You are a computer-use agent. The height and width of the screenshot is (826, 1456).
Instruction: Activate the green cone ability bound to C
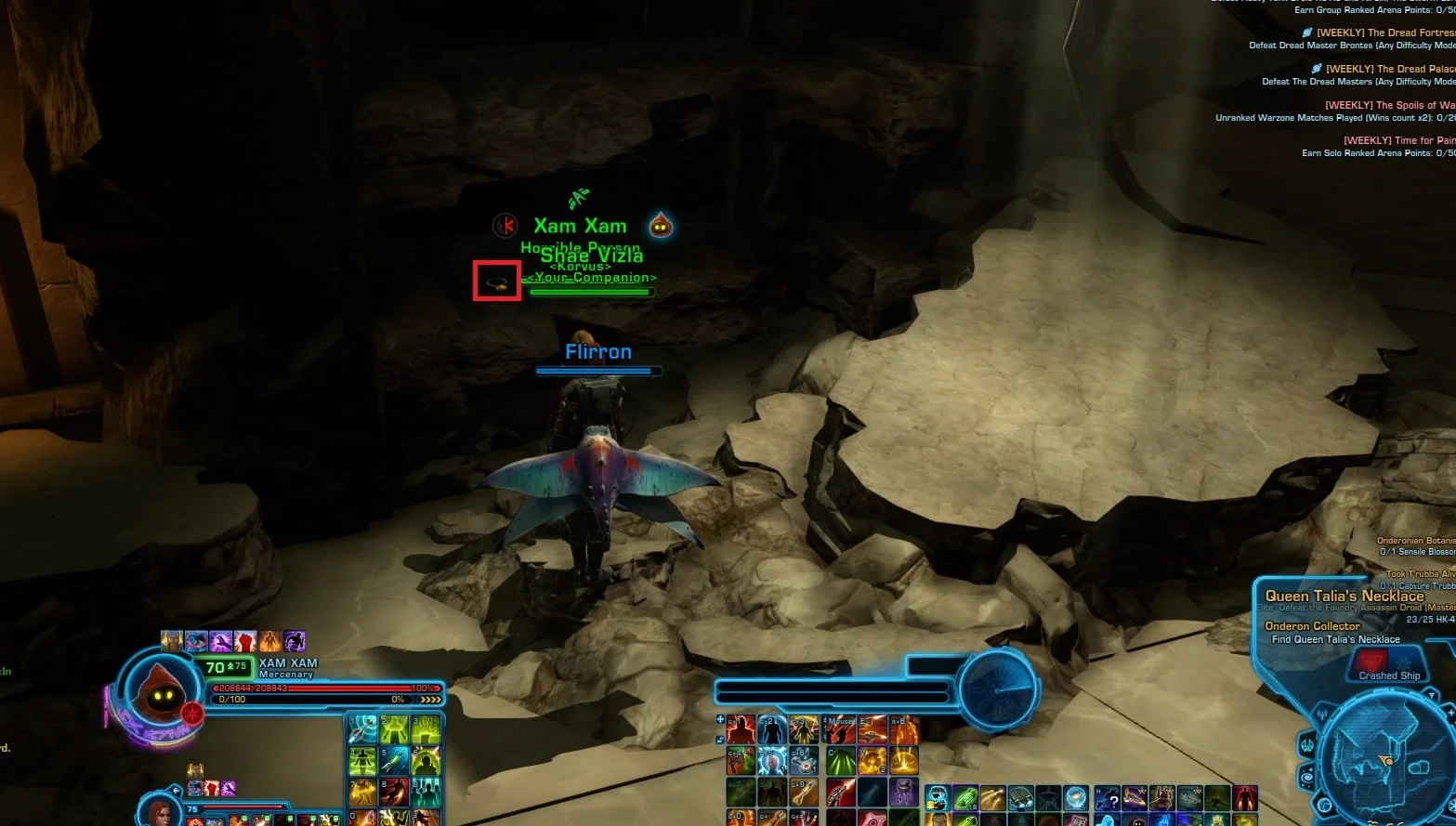pyautogui.click(x=841, y=761)
